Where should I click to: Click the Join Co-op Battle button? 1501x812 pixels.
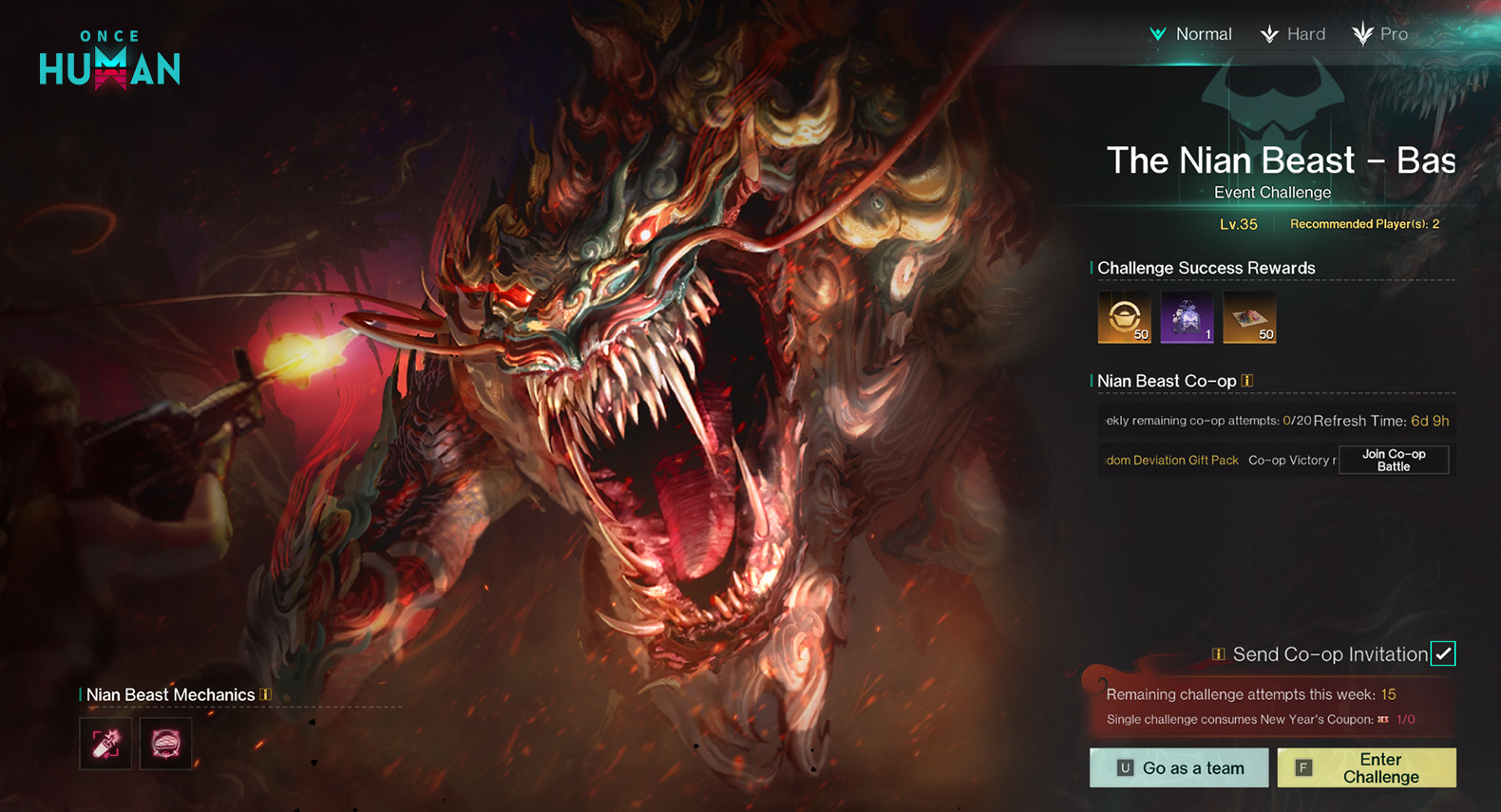[1393, 460]
